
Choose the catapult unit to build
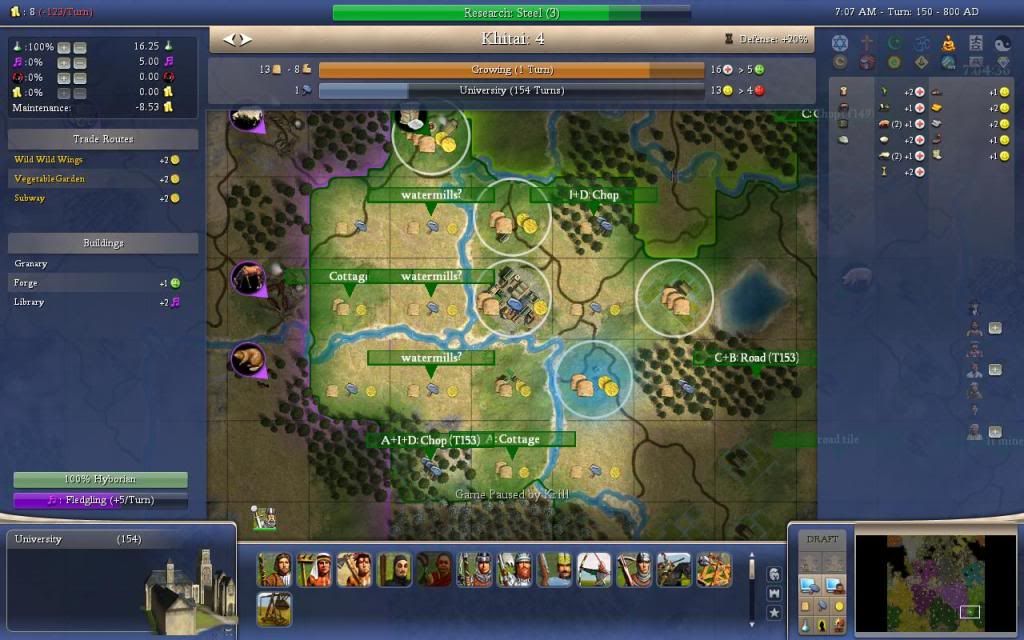pos(714,569)
